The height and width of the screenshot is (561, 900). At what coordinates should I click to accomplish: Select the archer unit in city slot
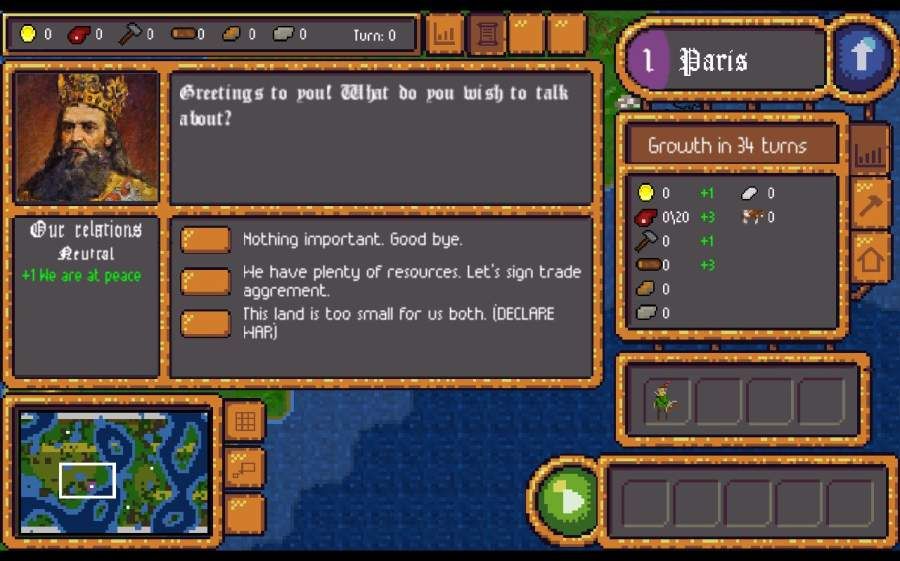click(x=666, y=401)
